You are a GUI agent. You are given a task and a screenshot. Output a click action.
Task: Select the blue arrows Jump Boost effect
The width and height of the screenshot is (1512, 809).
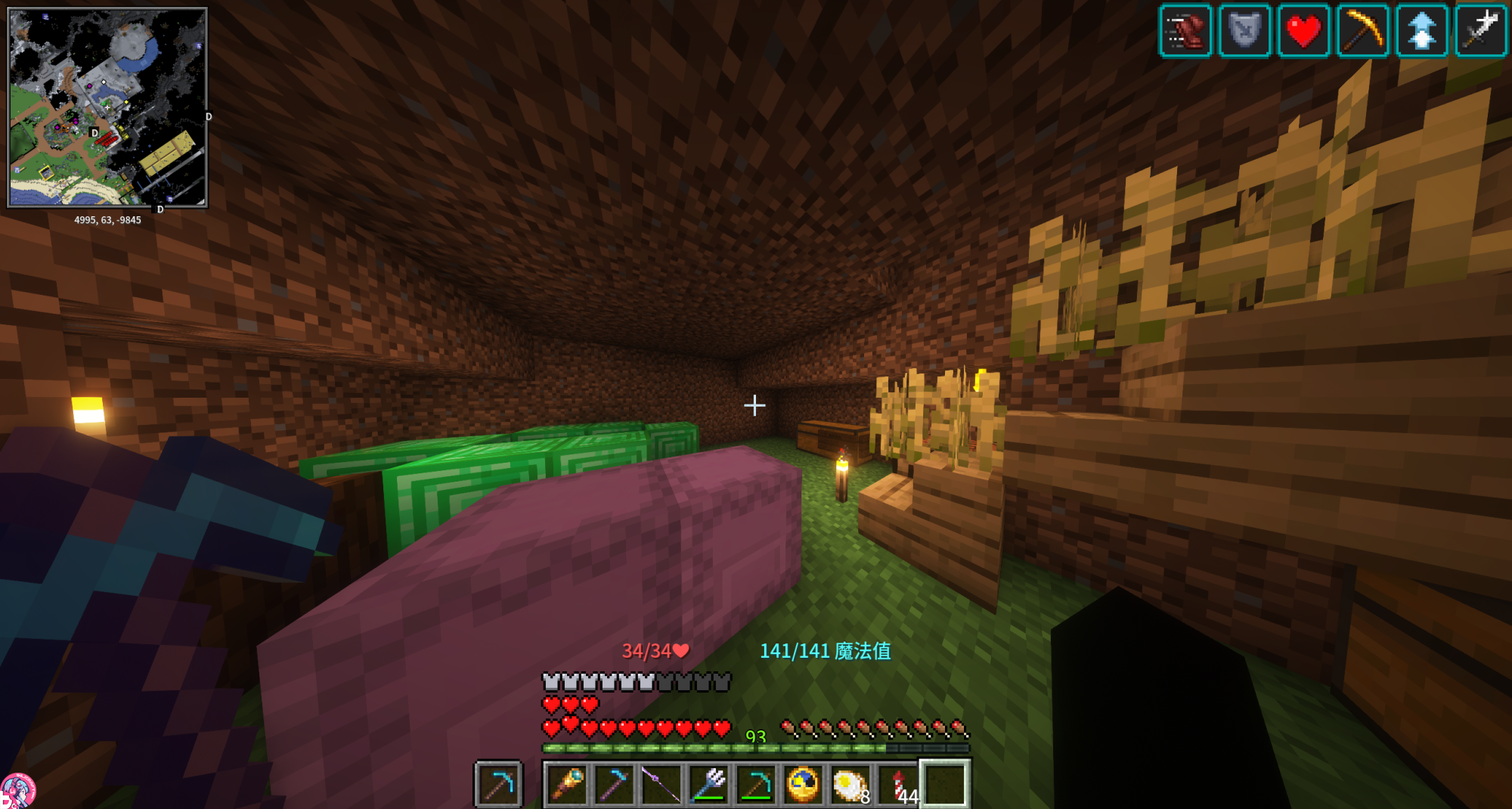pyautogui.click(x=1421, y=31)
